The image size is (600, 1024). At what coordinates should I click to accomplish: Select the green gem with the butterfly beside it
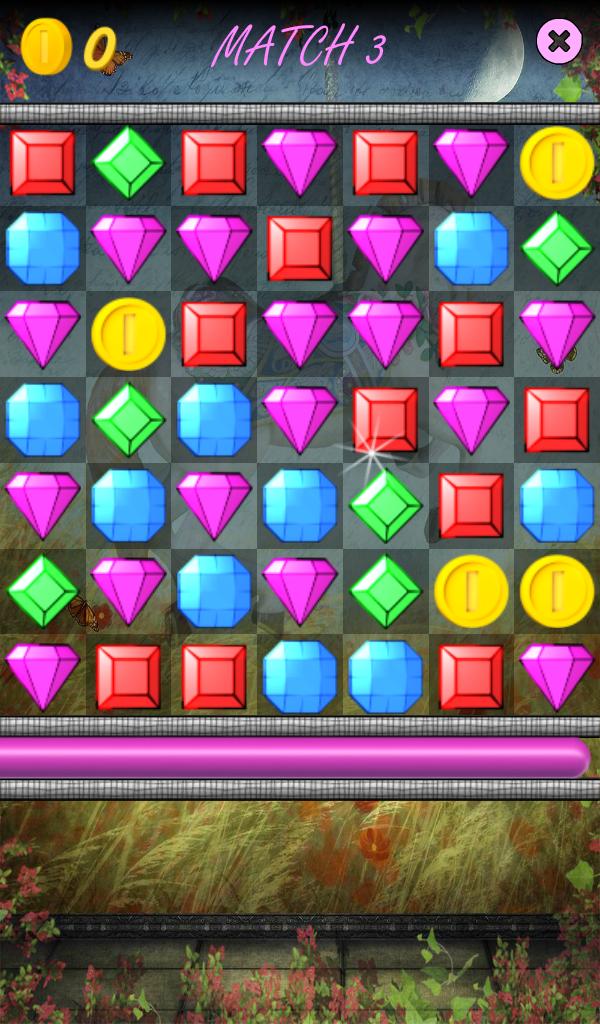42,591
